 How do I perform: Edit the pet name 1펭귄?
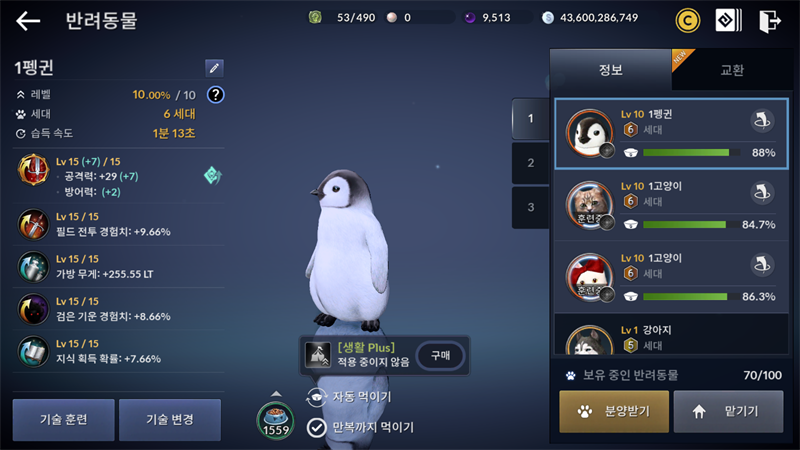point(214,68)
